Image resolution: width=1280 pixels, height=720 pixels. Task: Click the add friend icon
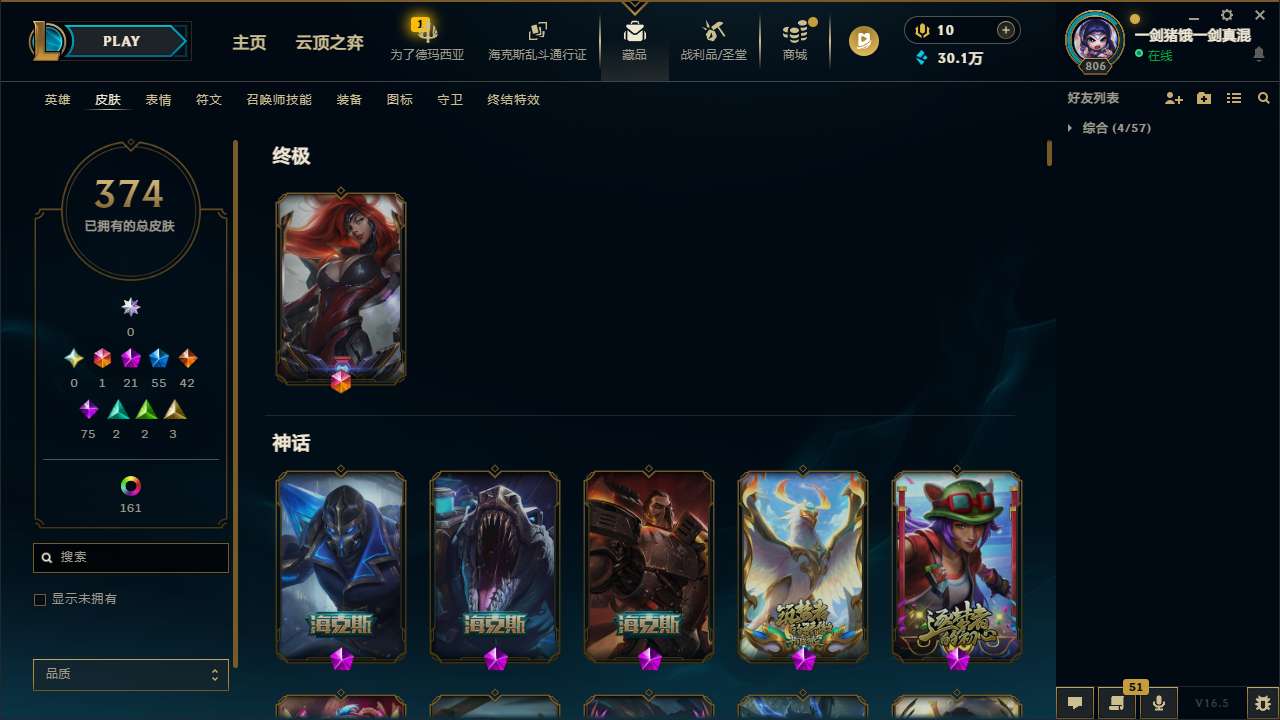click(1174, 97)
